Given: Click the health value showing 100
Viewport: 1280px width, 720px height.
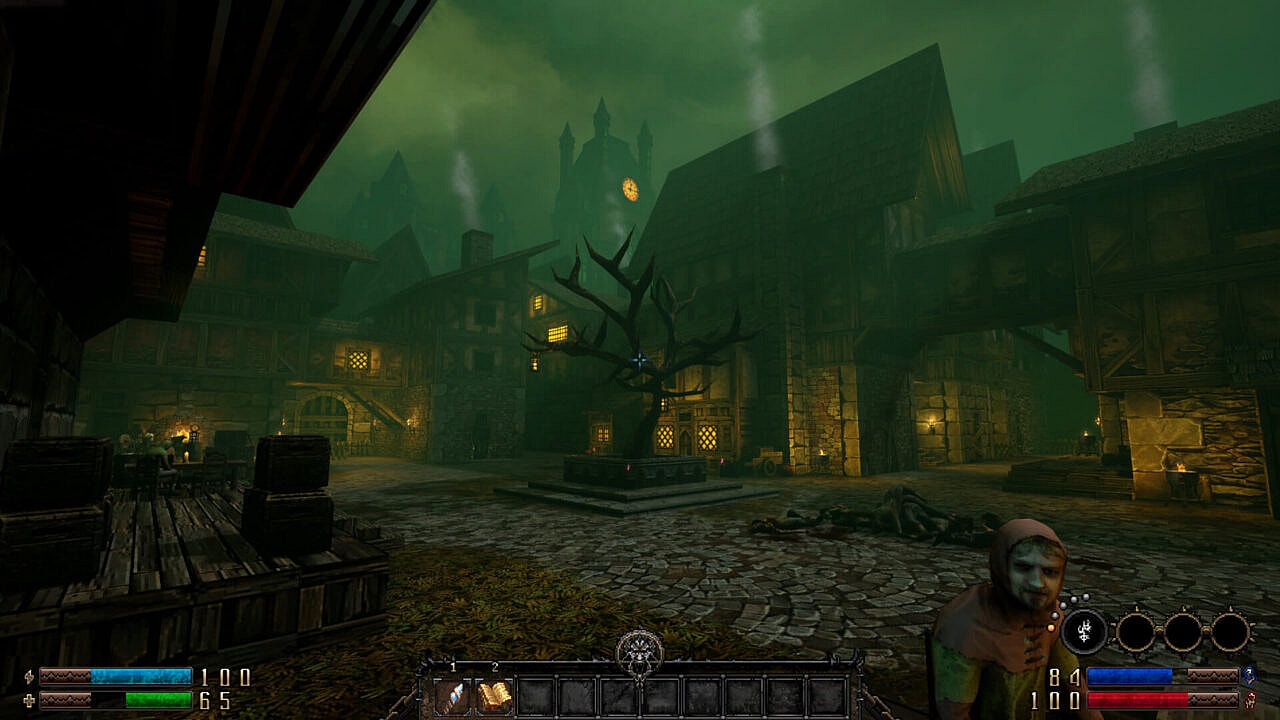Looking at the screenshot, I should point(1053,700).
